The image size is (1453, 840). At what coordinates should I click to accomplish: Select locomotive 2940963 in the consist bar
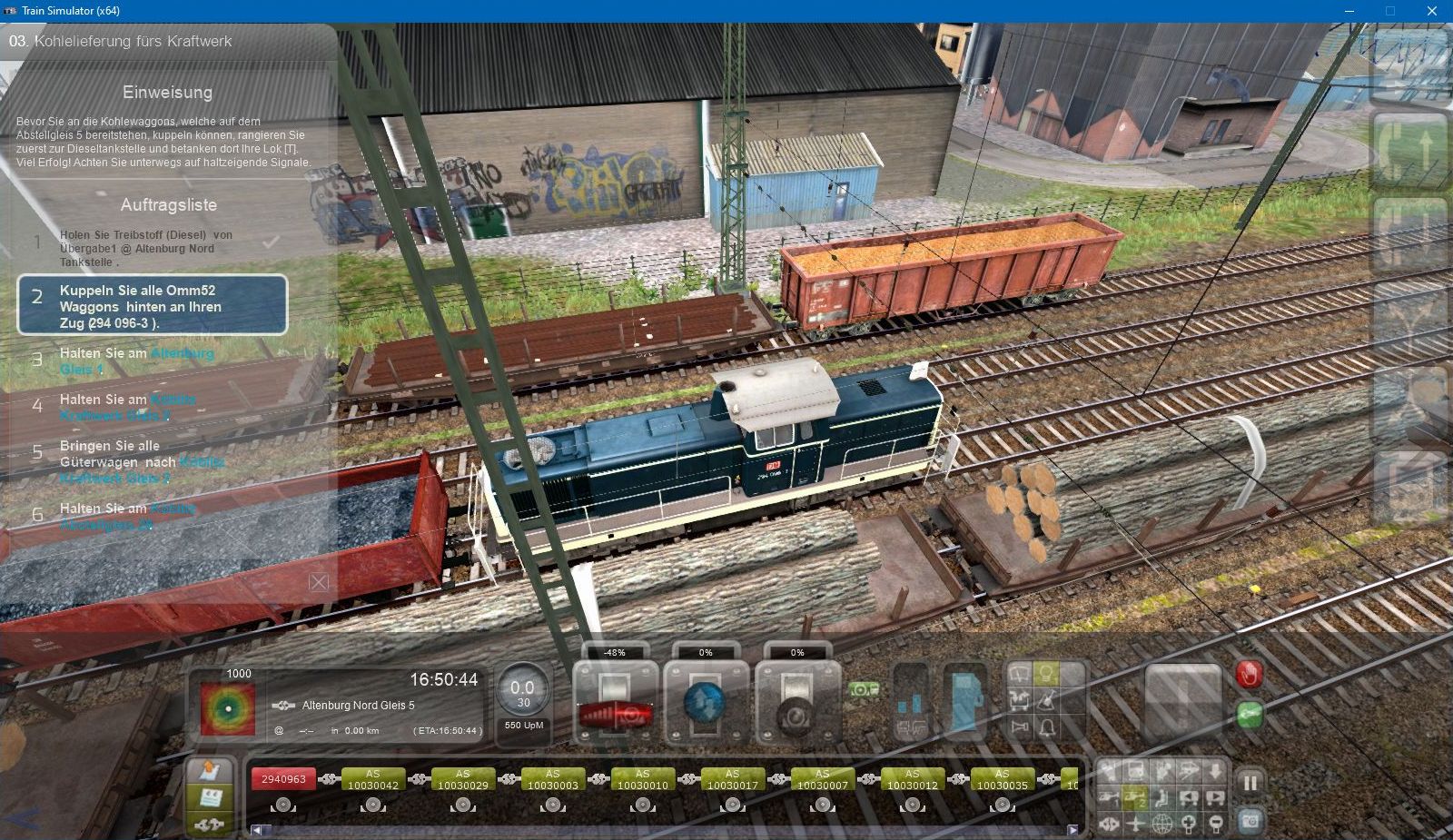click(x=283, y=779)
